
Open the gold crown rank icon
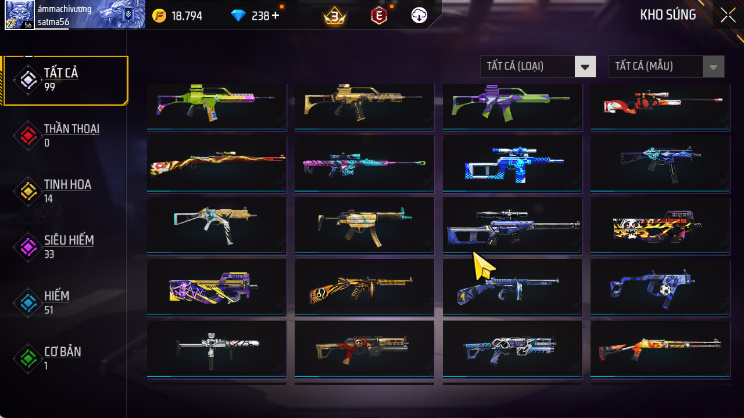(333, 16)
